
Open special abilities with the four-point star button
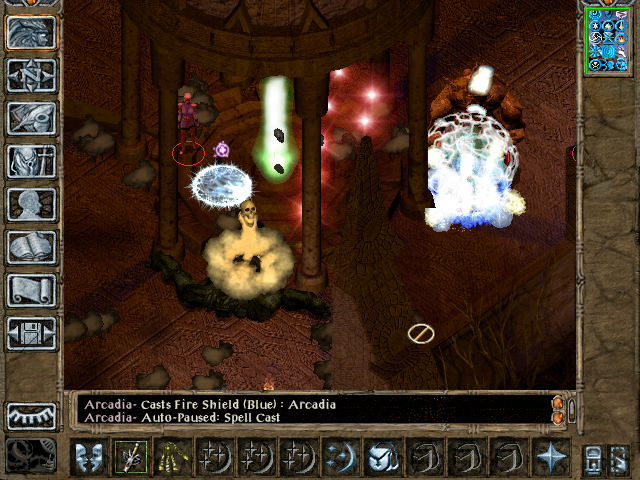coord(550,457)
